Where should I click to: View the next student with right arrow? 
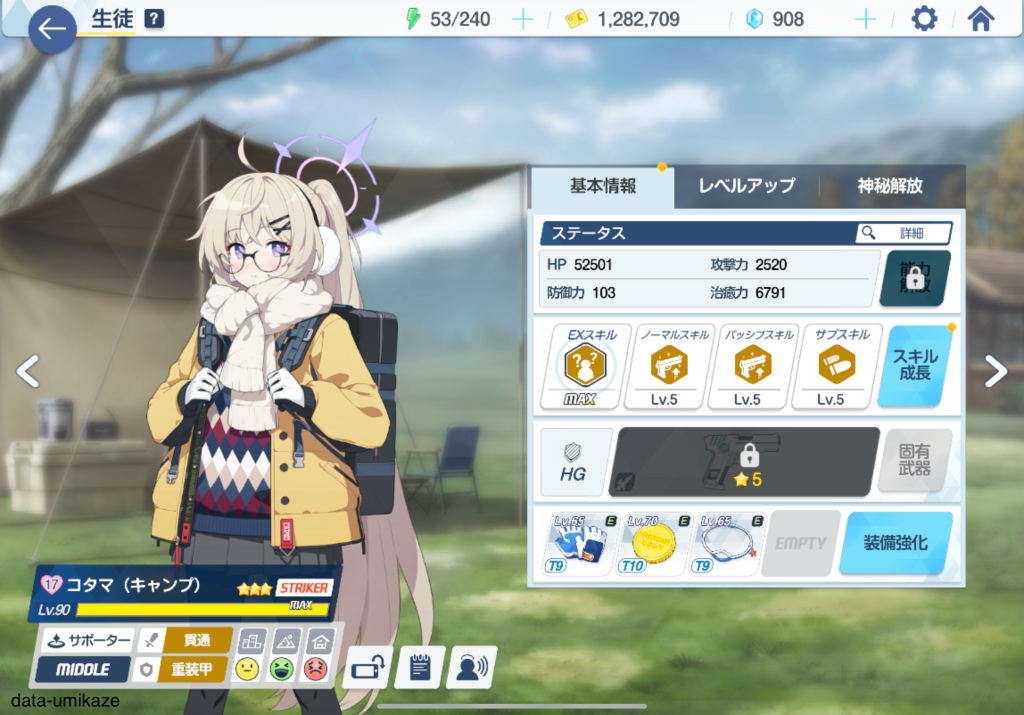point(996,371)
